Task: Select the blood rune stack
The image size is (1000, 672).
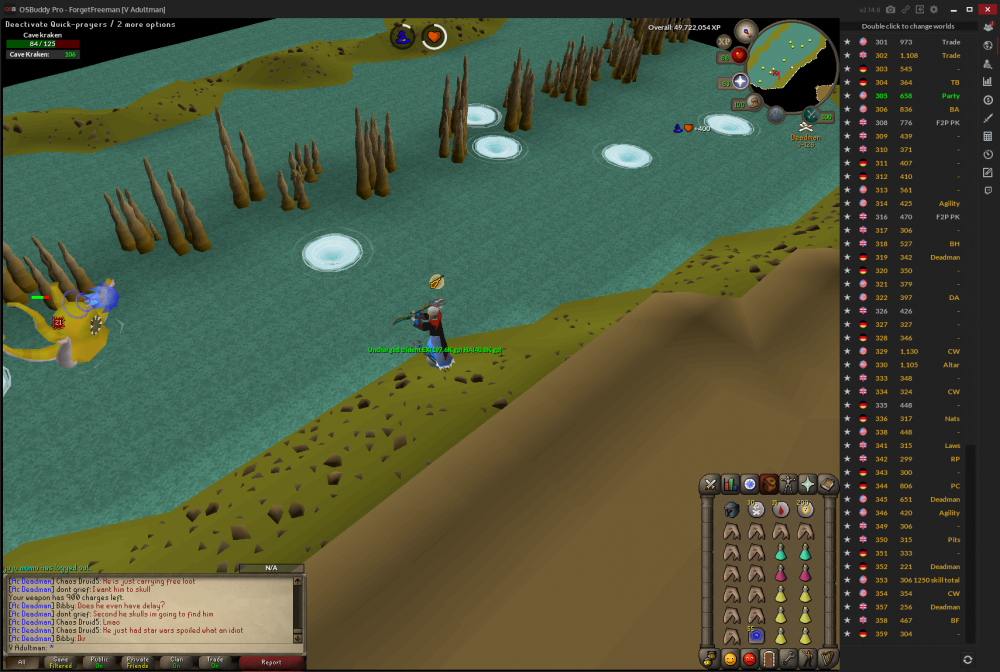Action: coord(781,510)
